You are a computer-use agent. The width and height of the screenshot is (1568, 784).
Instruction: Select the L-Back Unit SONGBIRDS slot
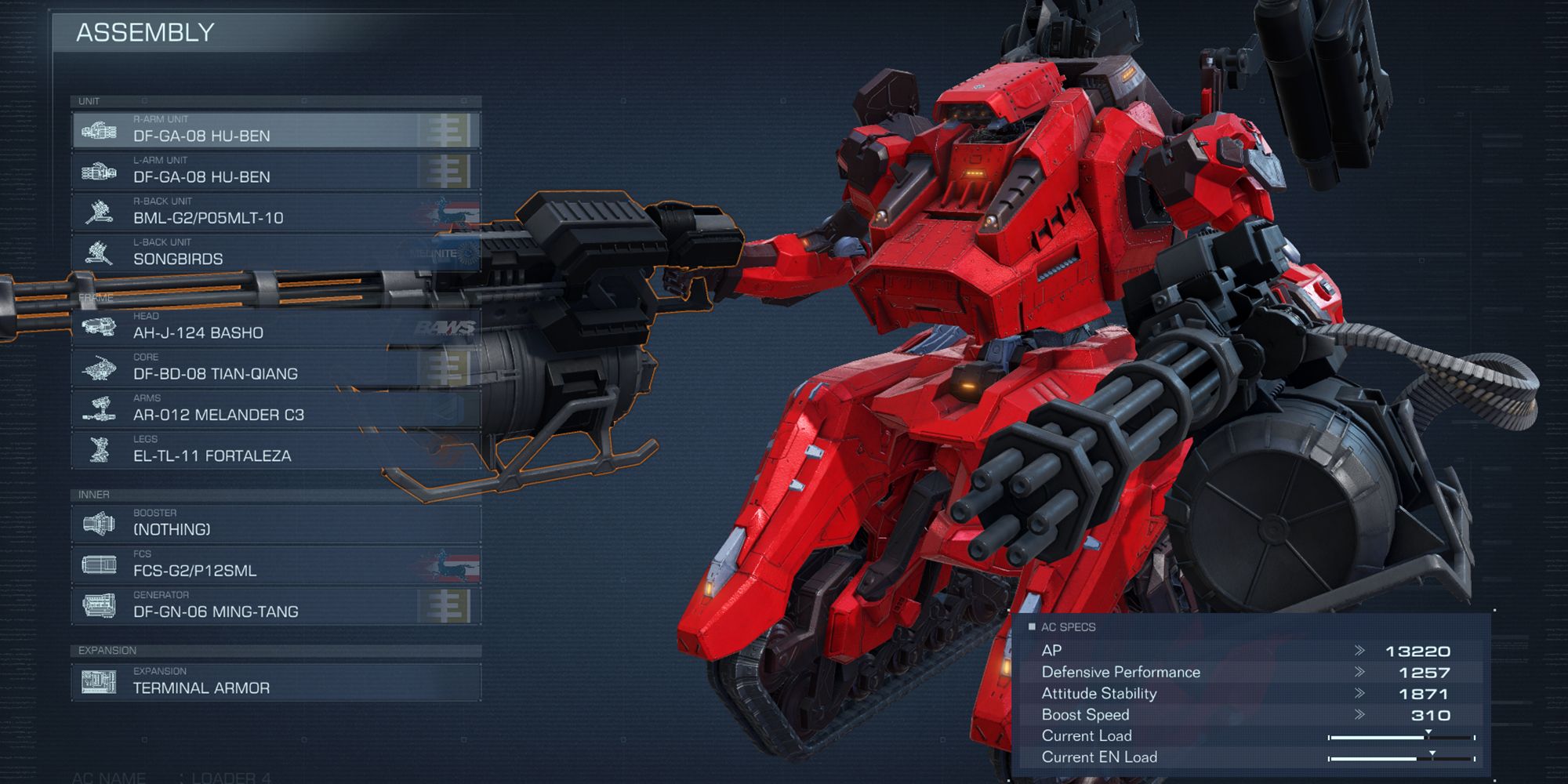click(x=274, y=252)
